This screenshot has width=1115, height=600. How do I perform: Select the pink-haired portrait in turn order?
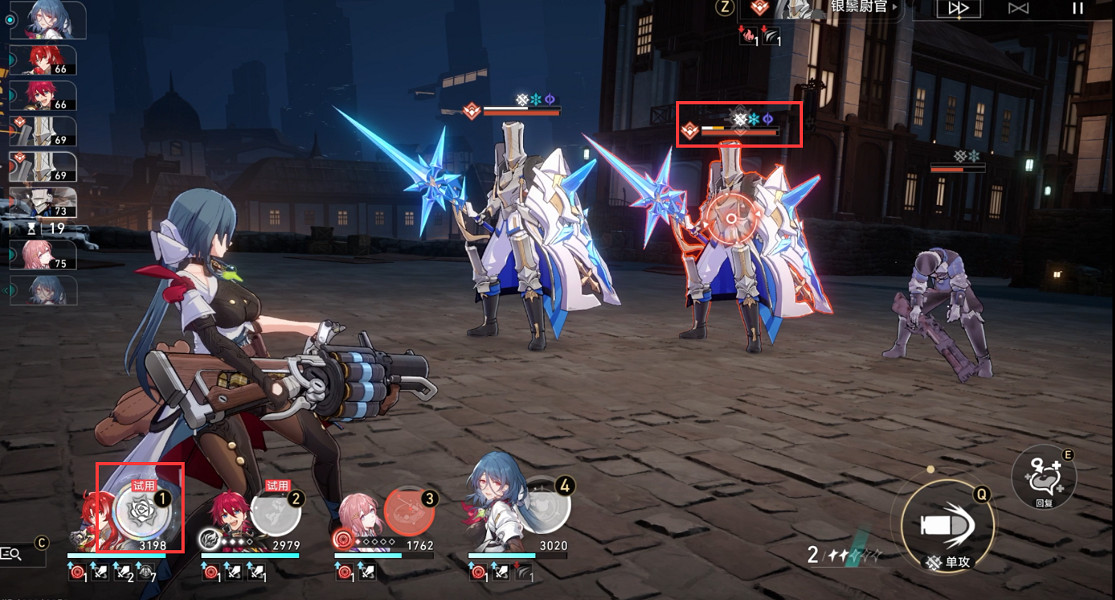[42, 255]
